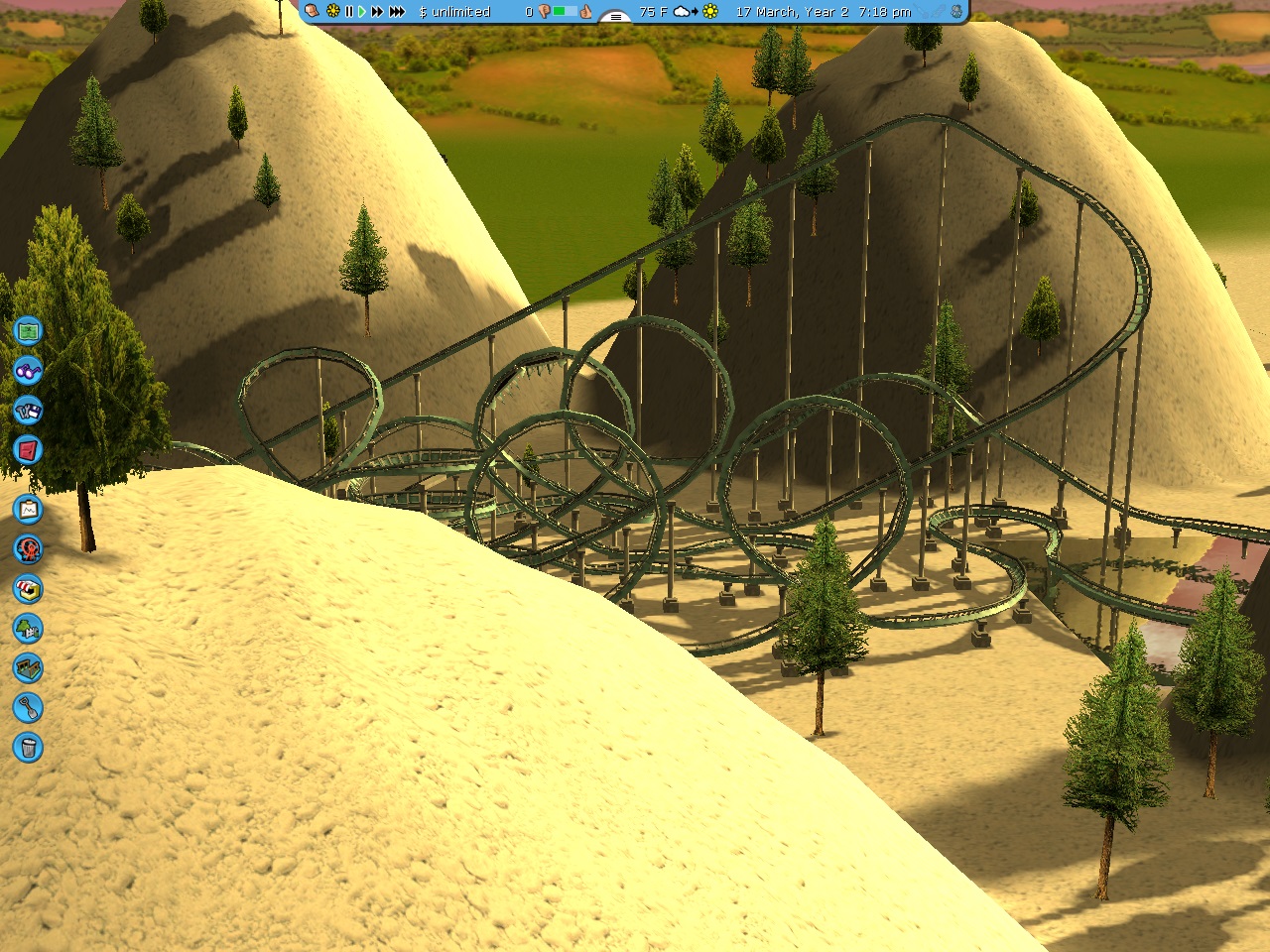The height and width of the screenshot is (952, 1270).
Task: Set game speed to triple fast-forward
Action: (x=397, y=12)
